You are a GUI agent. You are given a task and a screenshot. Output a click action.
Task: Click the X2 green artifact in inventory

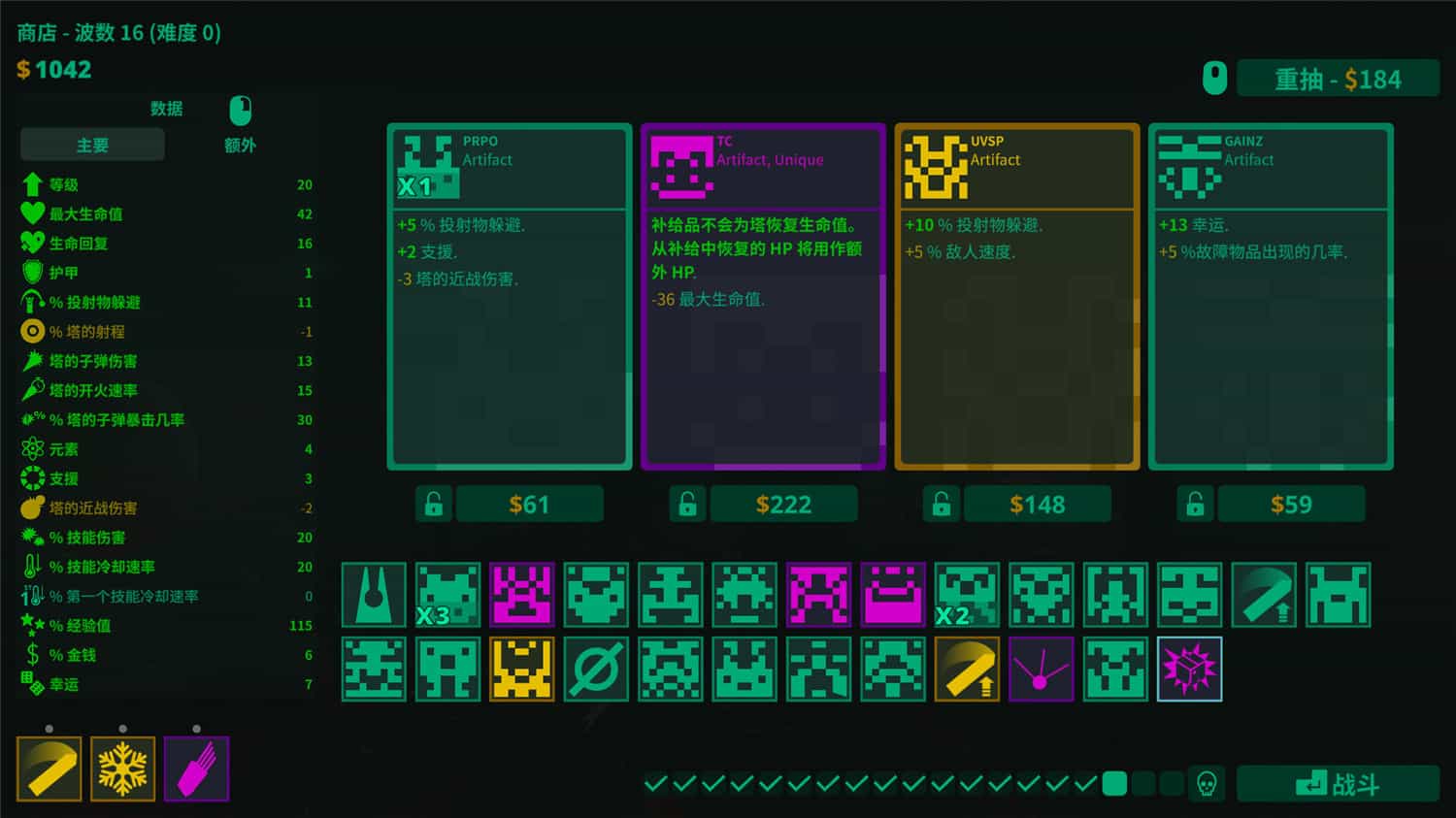968,595
